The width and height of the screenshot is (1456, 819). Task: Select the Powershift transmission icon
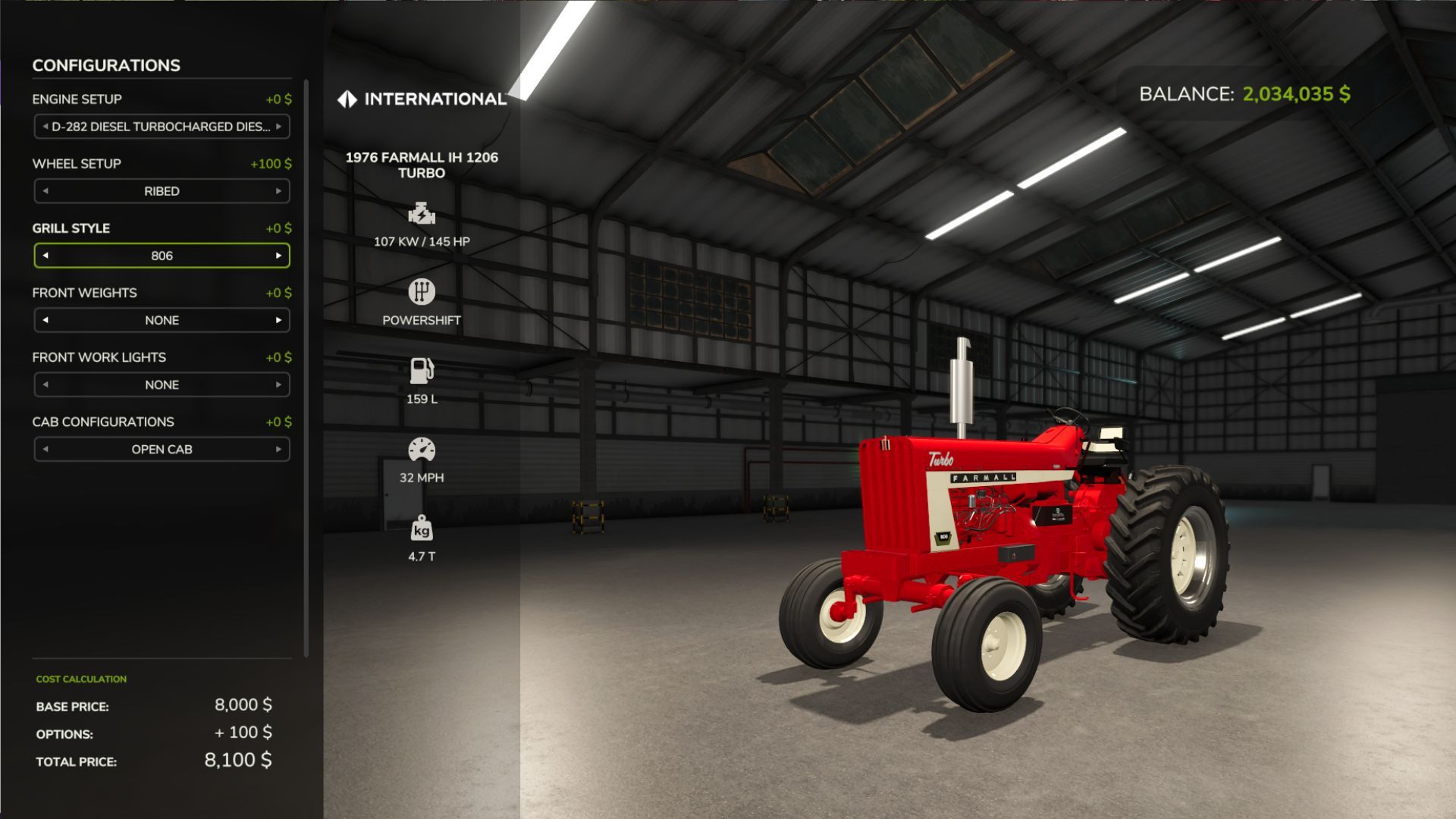coord(422,293)
